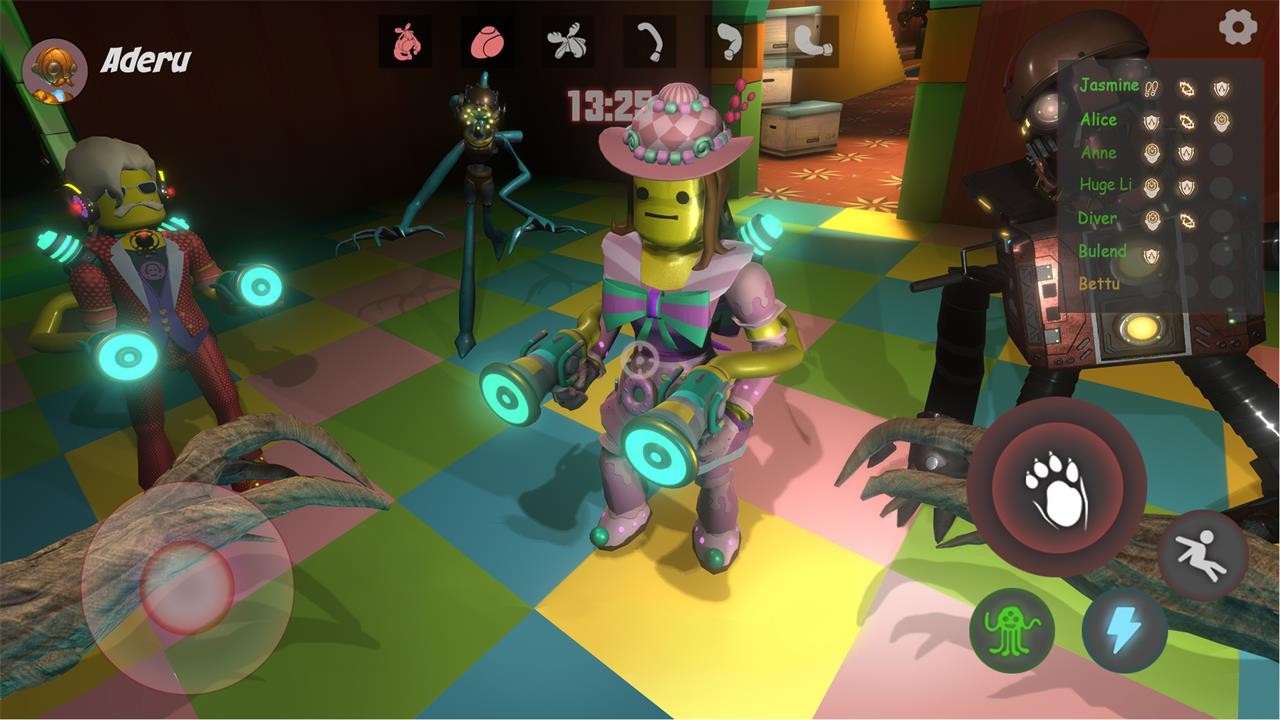
Task: Tap the red virtual joystick knob
Action: (186, 587)
